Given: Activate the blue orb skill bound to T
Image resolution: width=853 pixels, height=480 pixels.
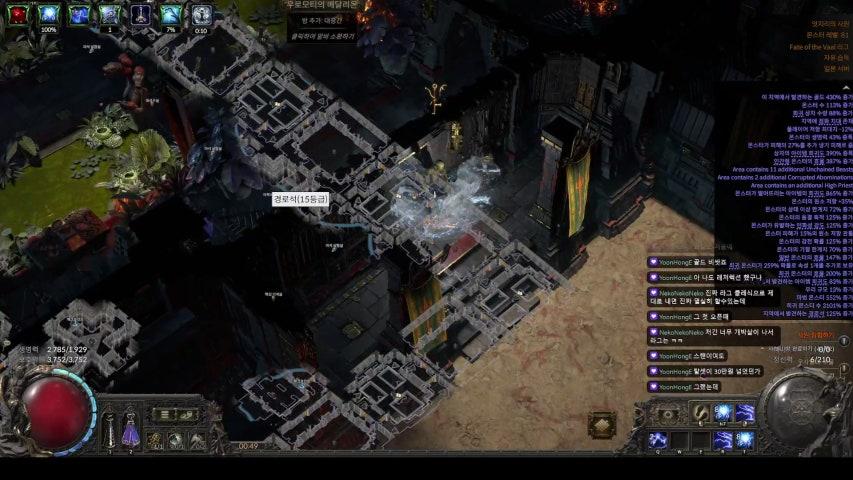Looking at the screenshot, I should [745, 439].
